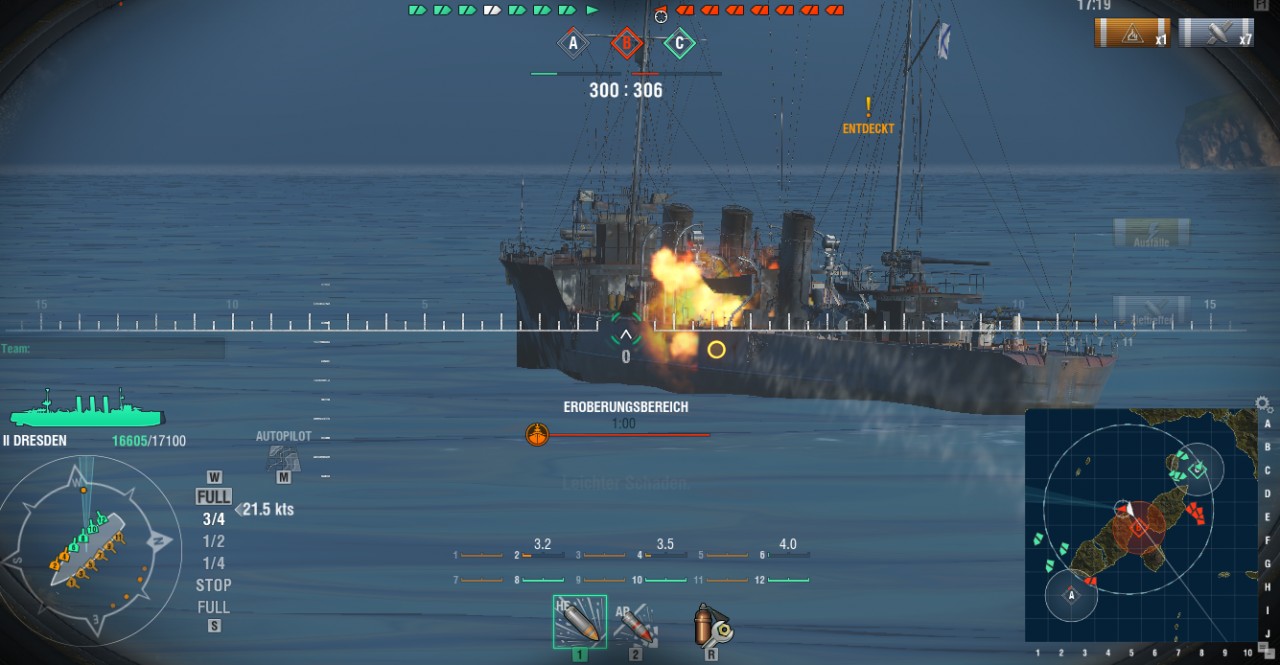Click the orange fire ribbon x1
This screenshot has height=665, width=1280.
1132,33
